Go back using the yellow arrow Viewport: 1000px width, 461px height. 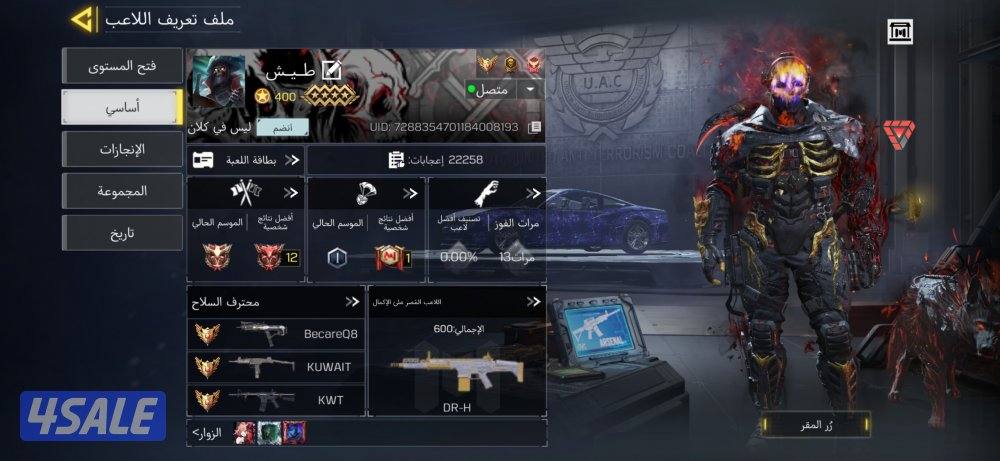click(x=84, y=18)
